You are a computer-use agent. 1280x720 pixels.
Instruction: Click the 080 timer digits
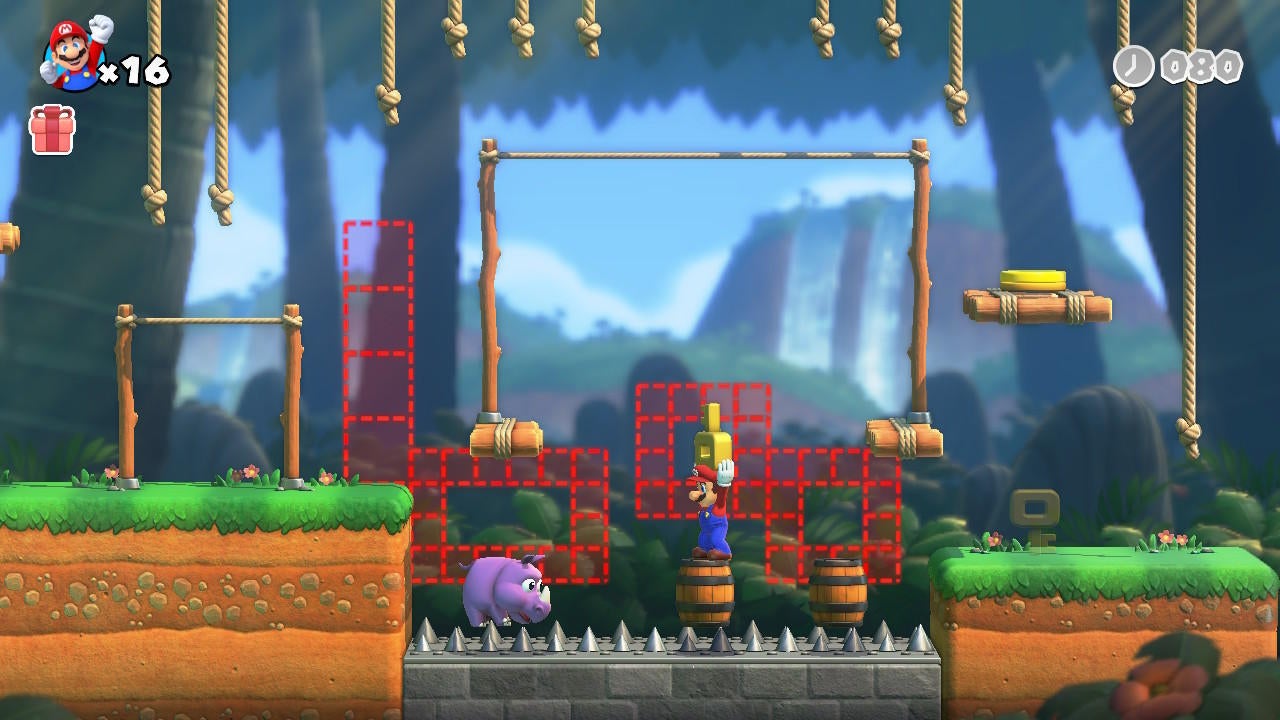[1200, 66]
